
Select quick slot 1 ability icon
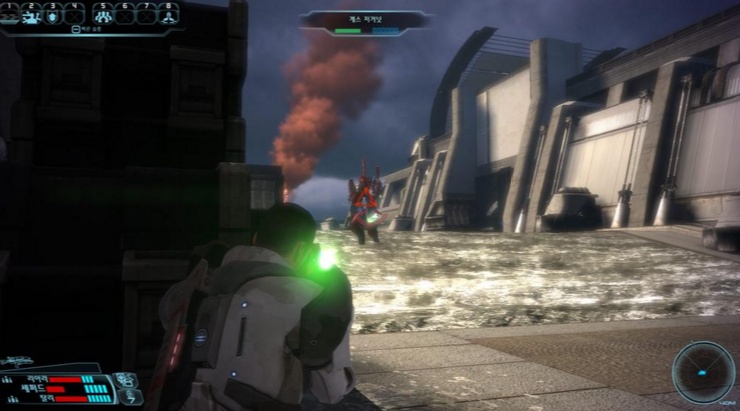(11, 14)
